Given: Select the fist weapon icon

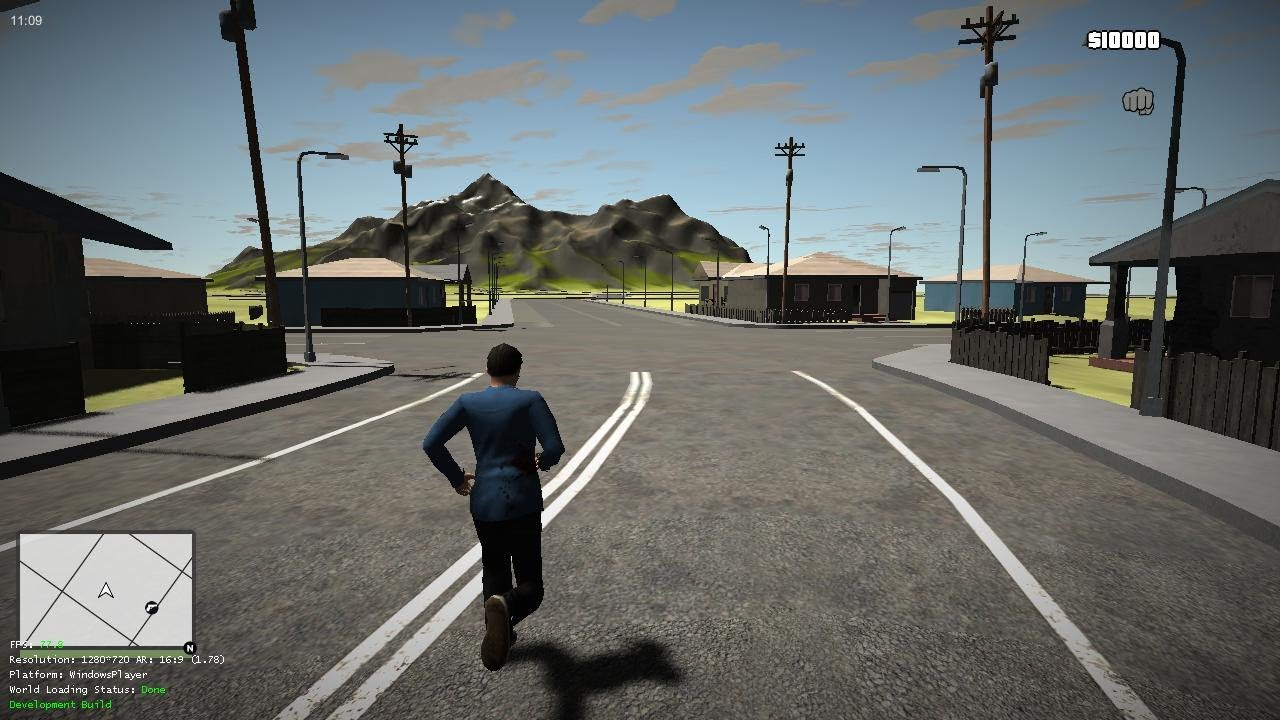Looking at the screenshot, I should [x=1138, y=101].
